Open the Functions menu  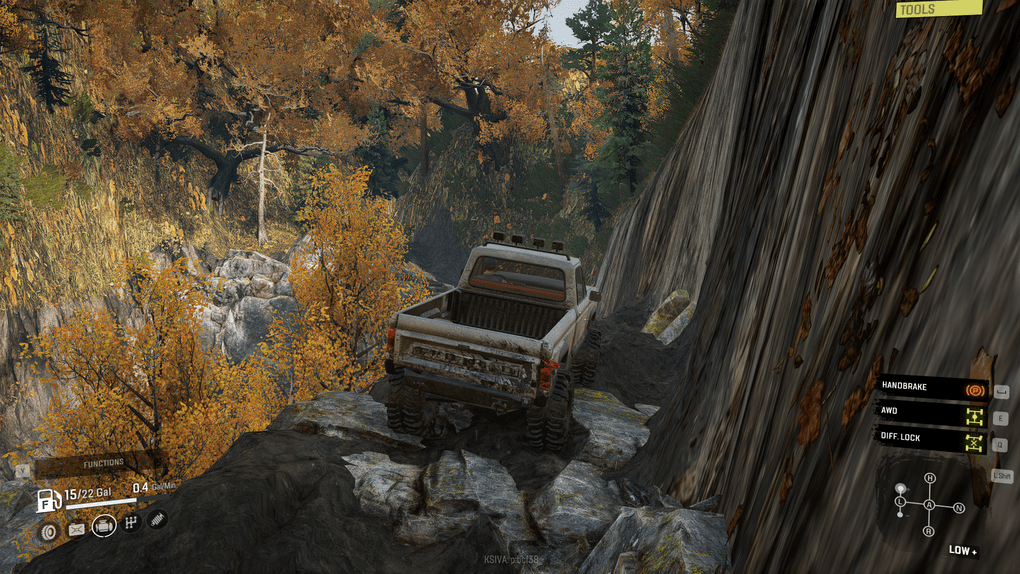[x=103, y=462]
